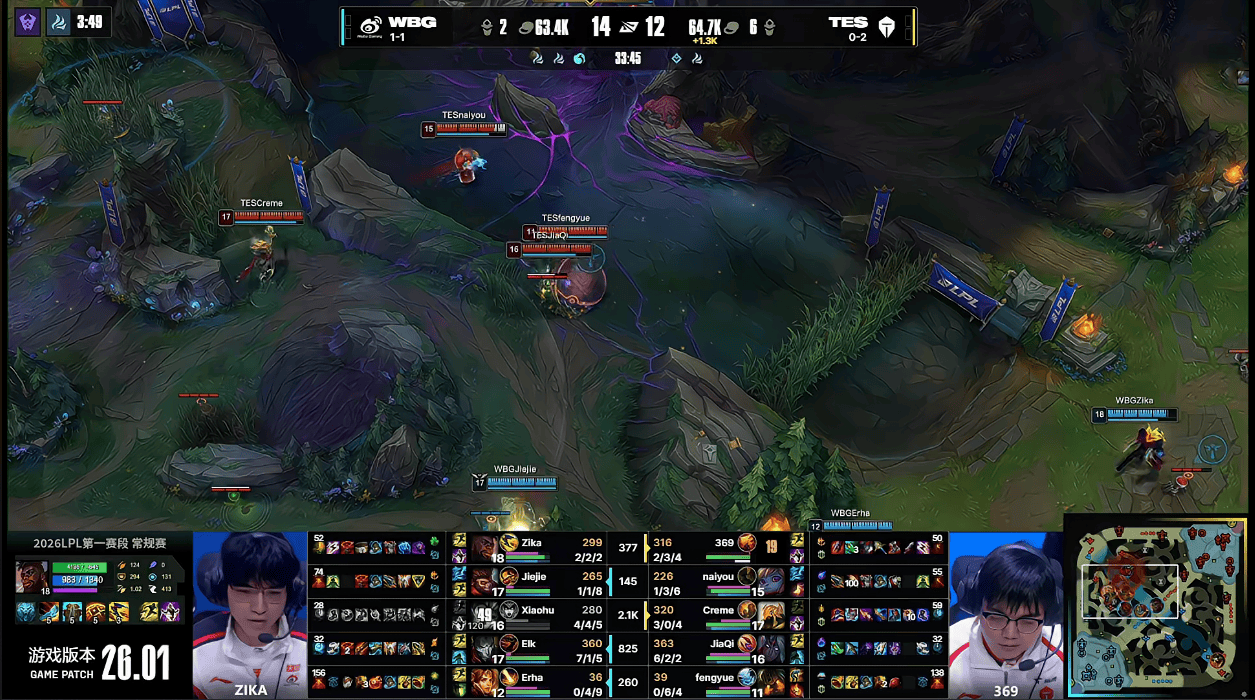
Task: Click the purple Baron timer icon
Action: [x=27, y=21]
